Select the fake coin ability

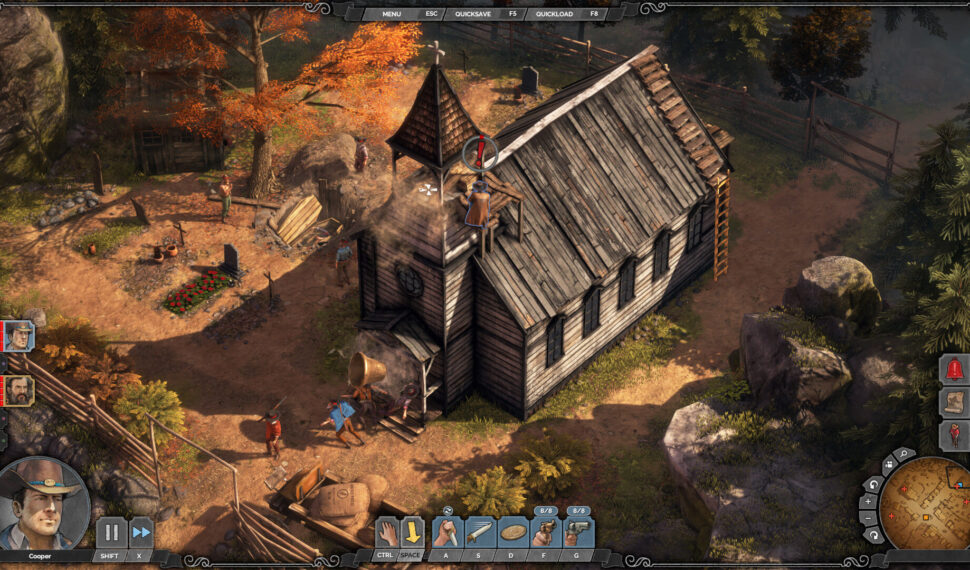point(513,532)
